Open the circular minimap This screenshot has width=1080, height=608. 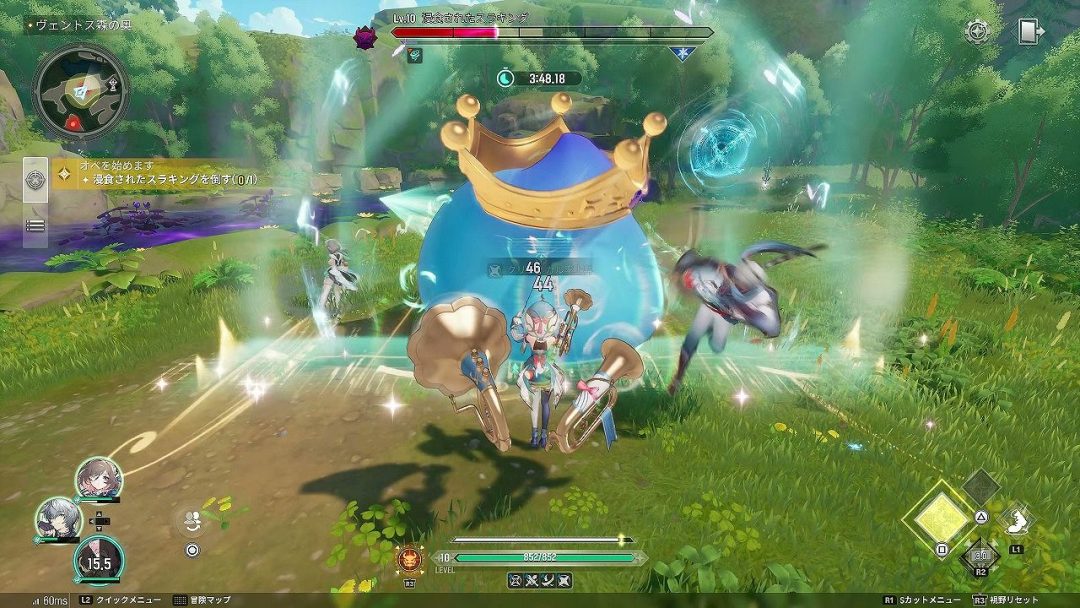point(81,90)
